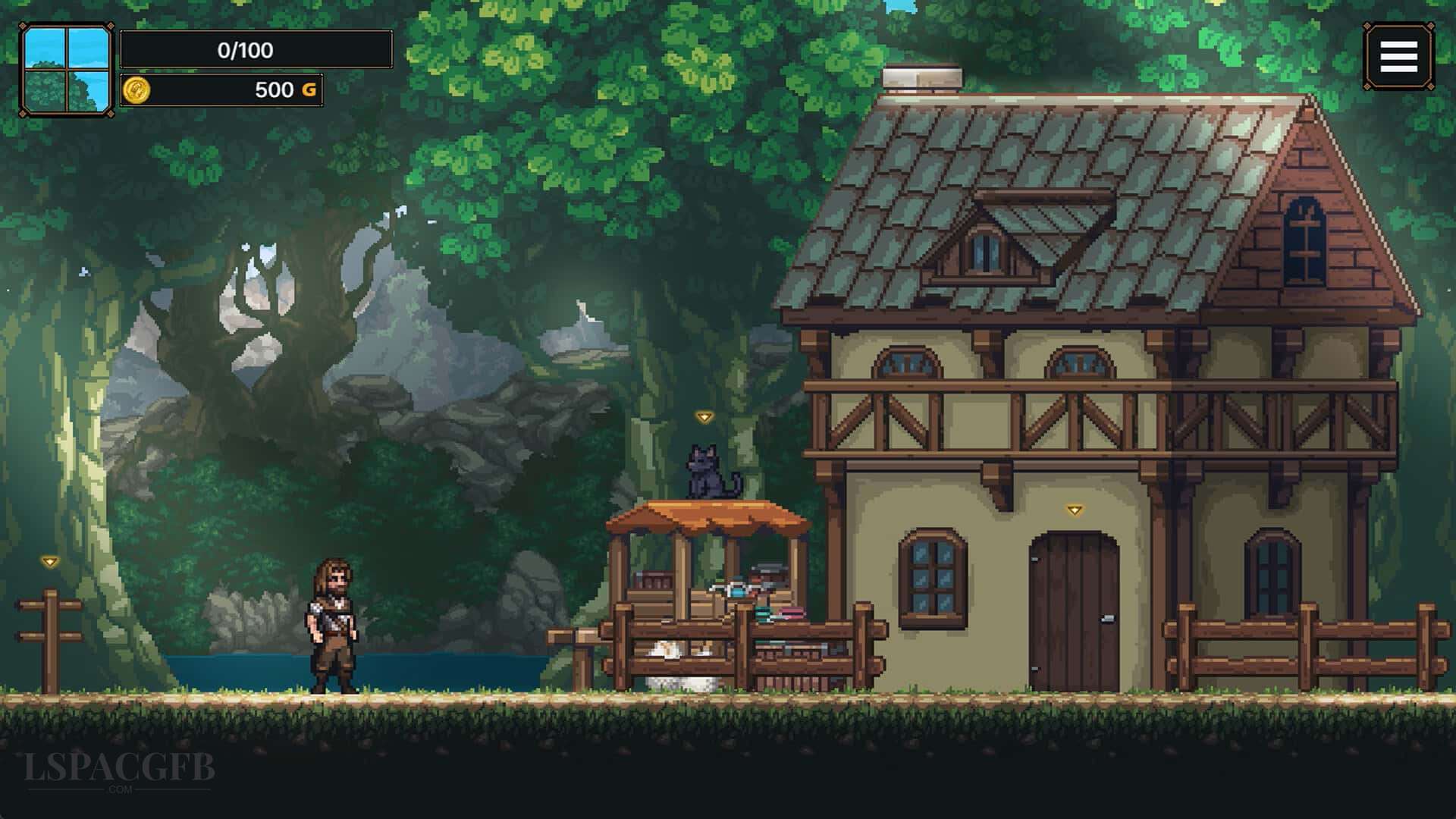This screenshot has height=819, width=1456.
Task: Open the hamburger menu button
Action: pos(1398,57)
